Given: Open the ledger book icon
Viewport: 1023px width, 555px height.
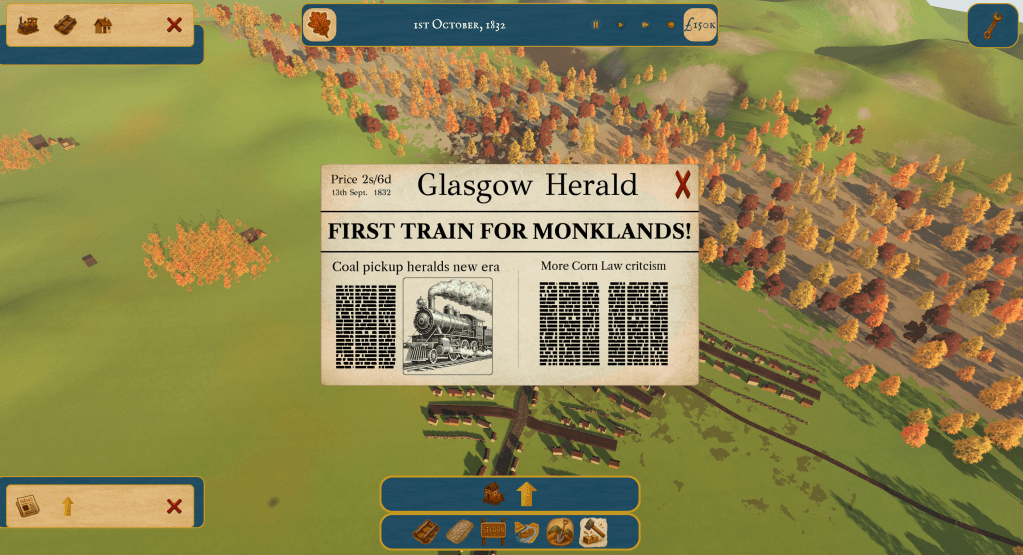Looking at the screenshot, I should (65, 25).
